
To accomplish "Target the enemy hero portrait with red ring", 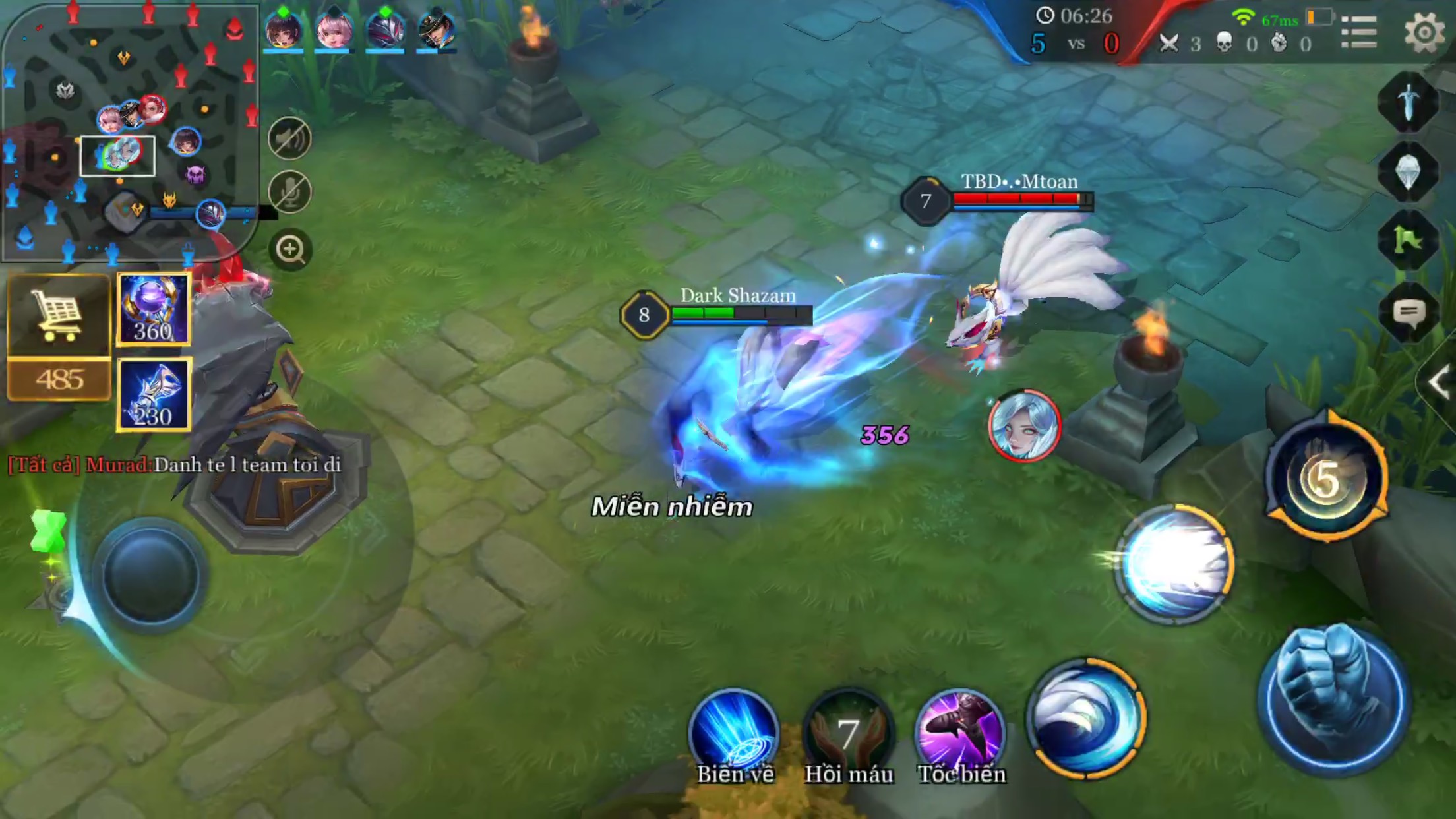I will (1024, 425).
